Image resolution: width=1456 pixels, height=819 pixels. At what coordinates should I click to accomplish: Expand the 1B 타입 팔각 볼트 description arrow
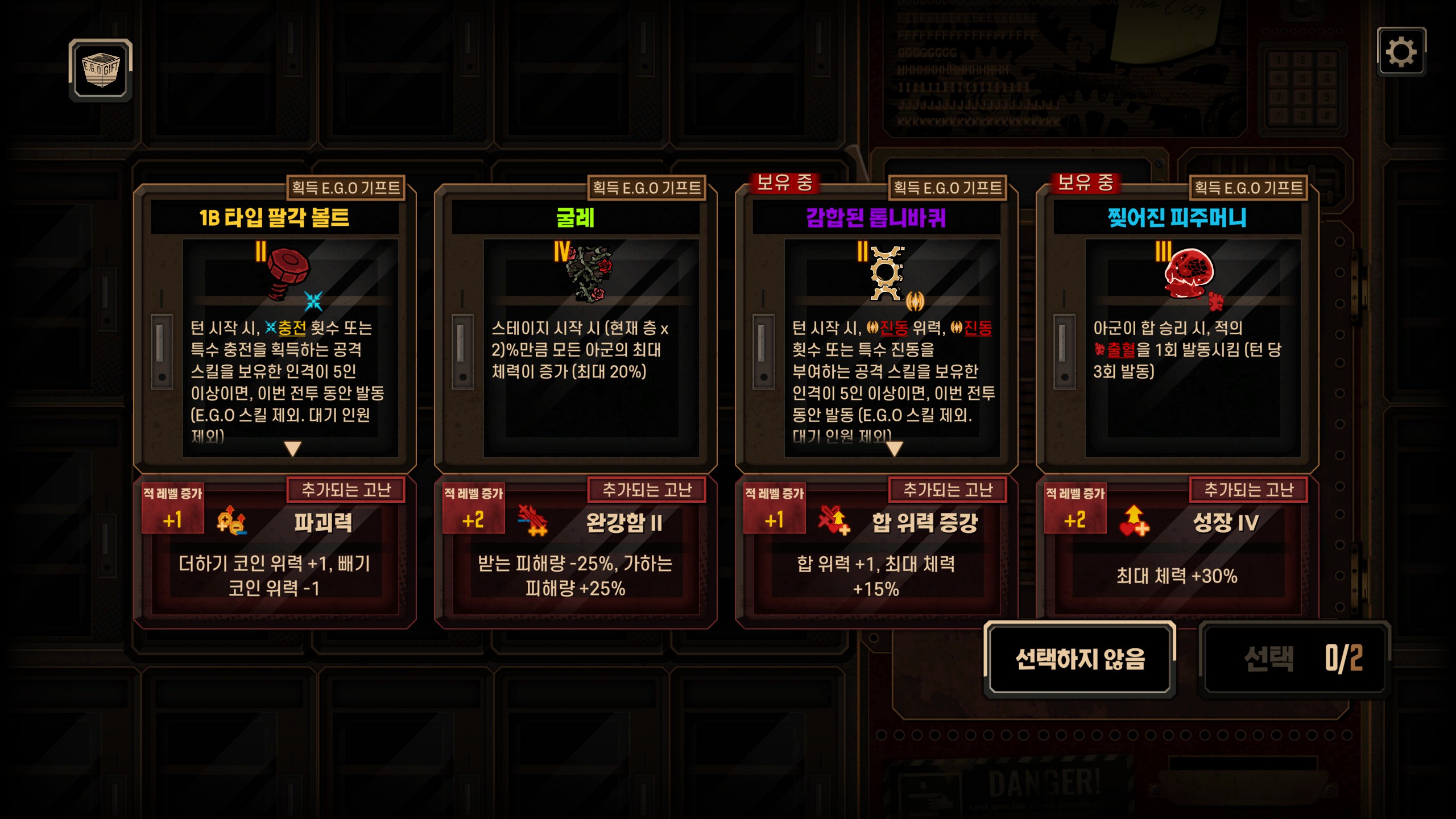tap(292, 449)
